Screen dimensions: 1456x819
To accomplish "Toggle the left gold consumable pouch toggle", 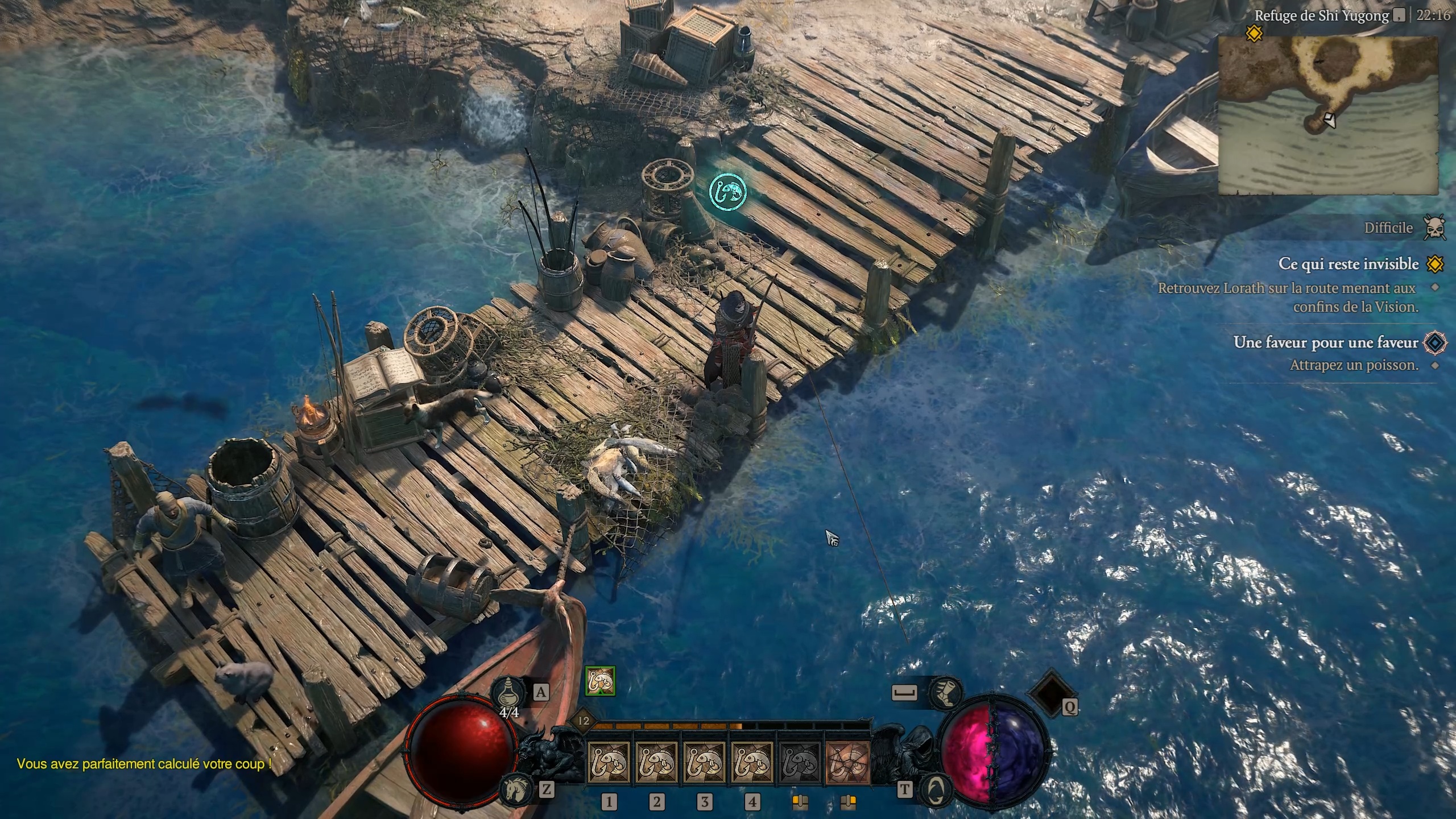I will point(800,801).
